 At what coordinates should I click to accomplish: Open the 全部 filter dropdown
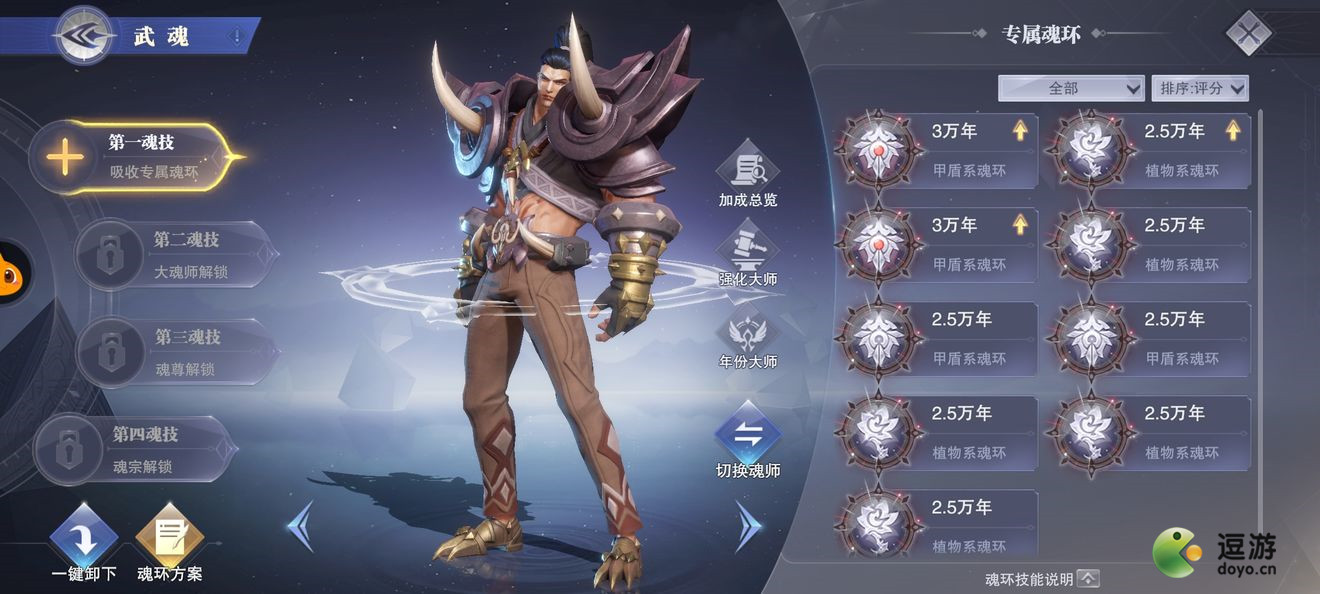pyautogui.click(x=1071, y=88)
